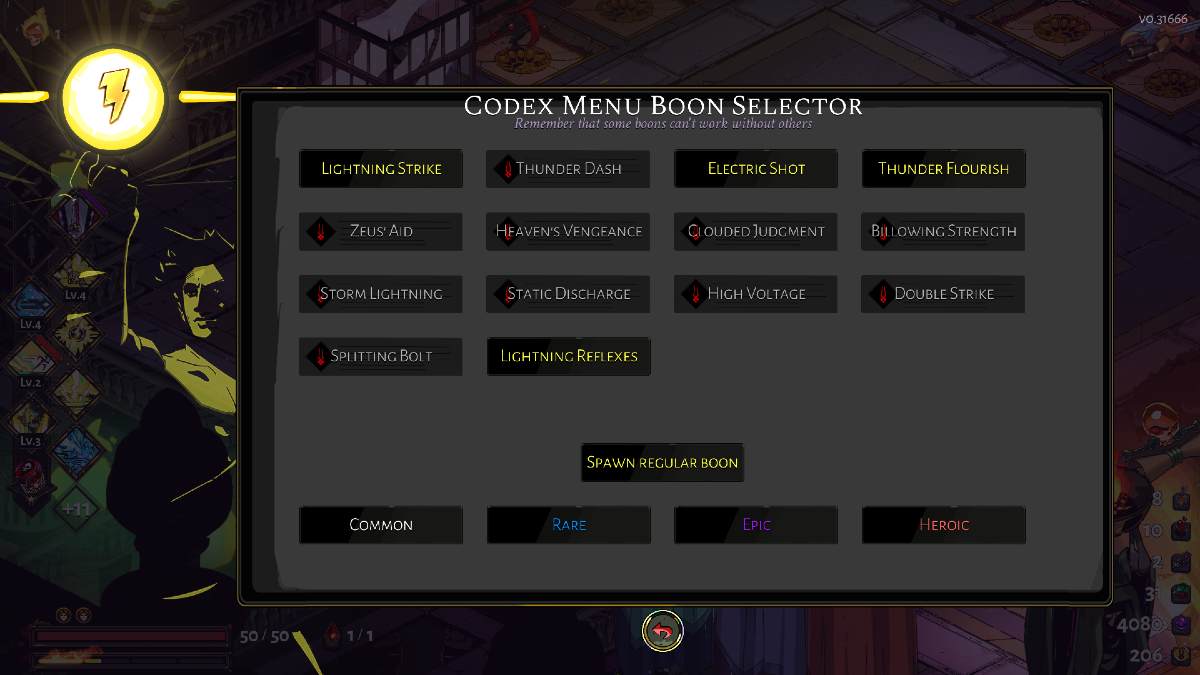The height and width of the screenshot is (675, 1200).
Task: Select the Clouded Judgment boon
Action: (756, 231)
